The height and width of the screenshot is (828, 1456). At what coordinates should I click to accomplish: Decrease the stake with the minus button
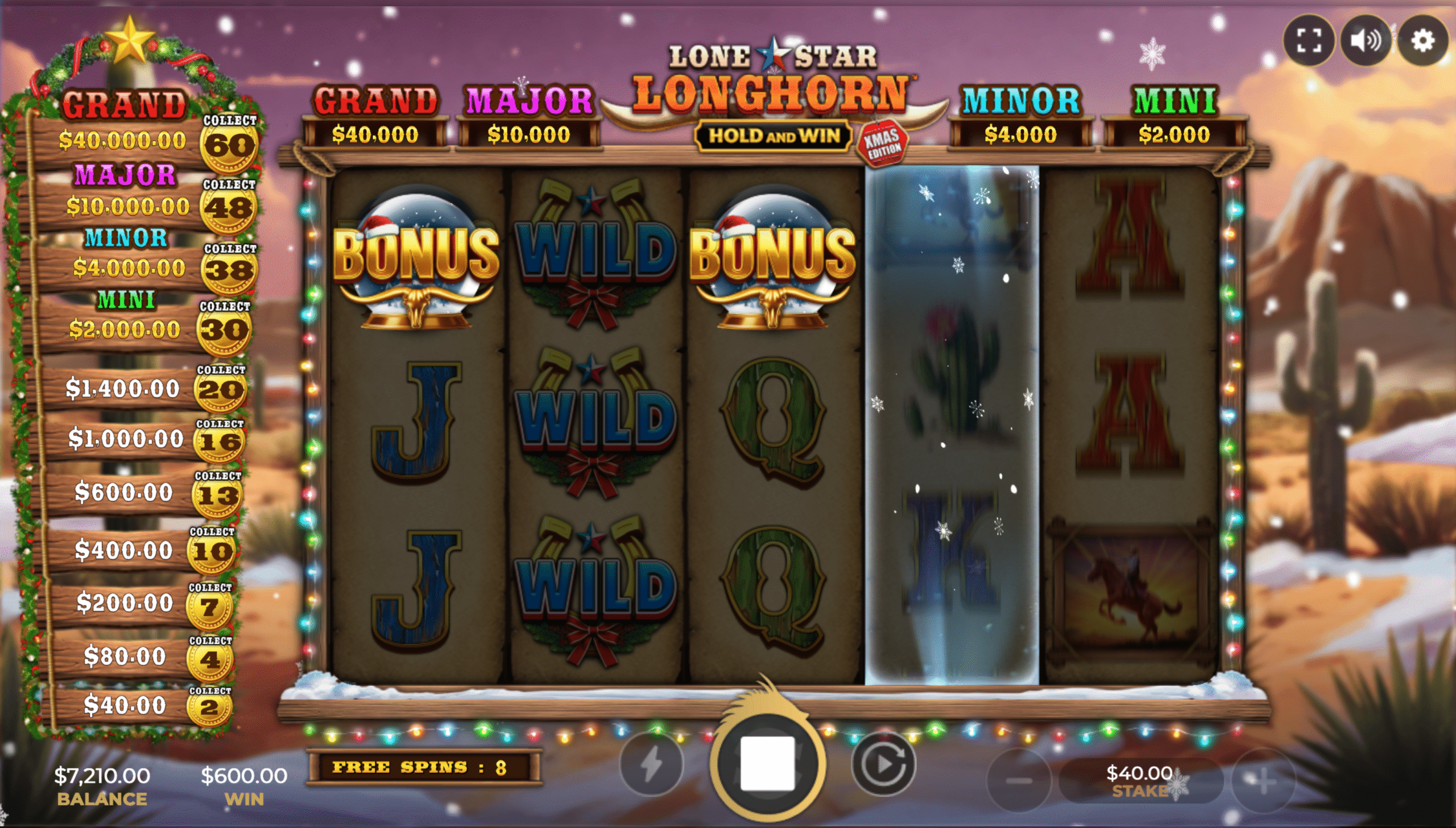pos(1019,780)
